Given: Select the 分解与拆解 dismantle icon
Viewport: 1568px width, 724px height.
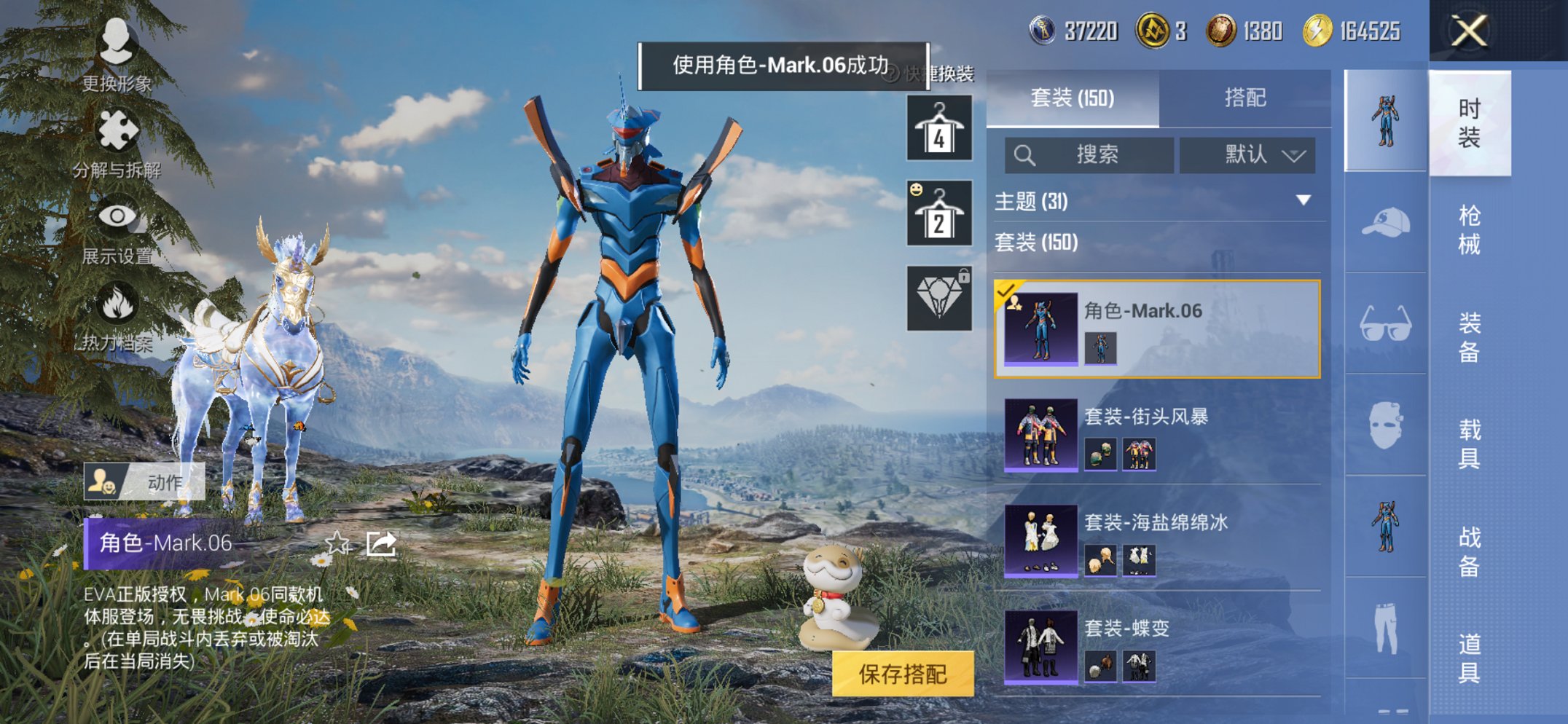Looking at the screenshot, I should pyautogui.click(x=119, y=131).
